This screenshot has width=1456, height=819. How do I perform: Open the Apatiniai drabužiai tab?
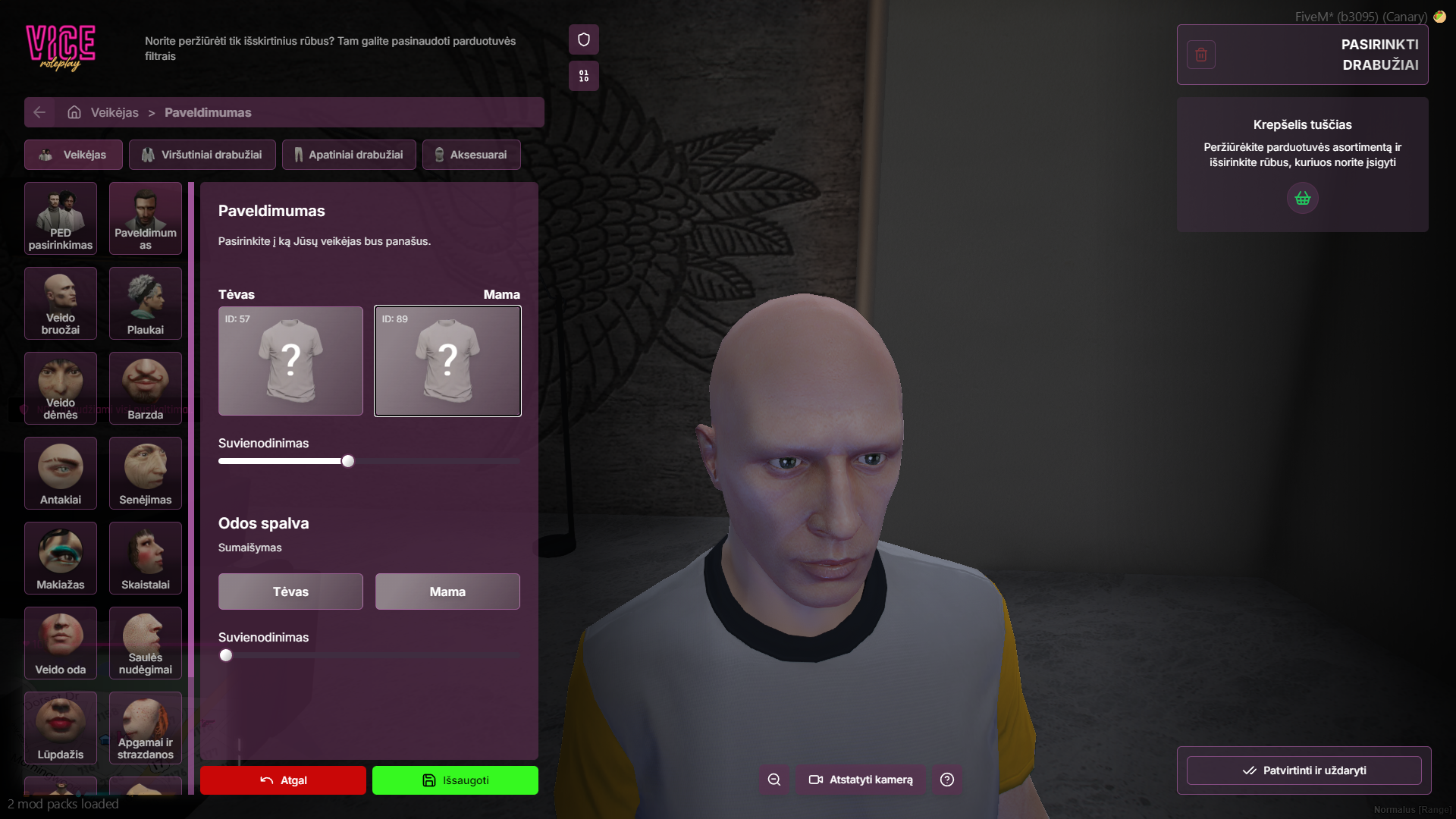tap(349, 155)
